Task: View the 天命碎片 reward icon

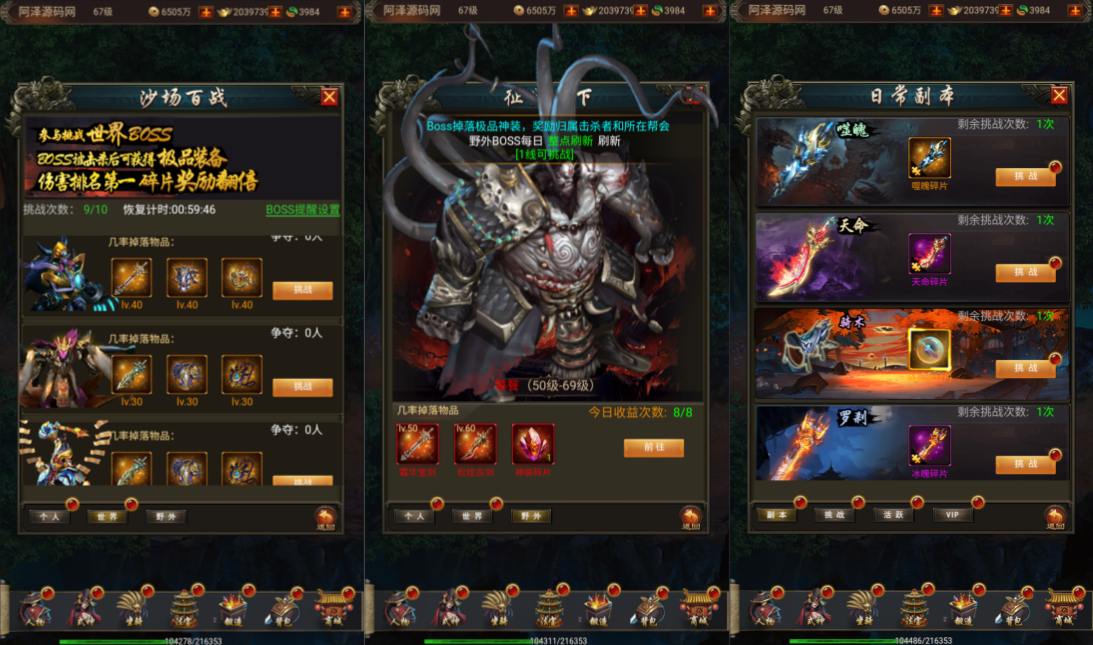Action: tap(929, 254)
